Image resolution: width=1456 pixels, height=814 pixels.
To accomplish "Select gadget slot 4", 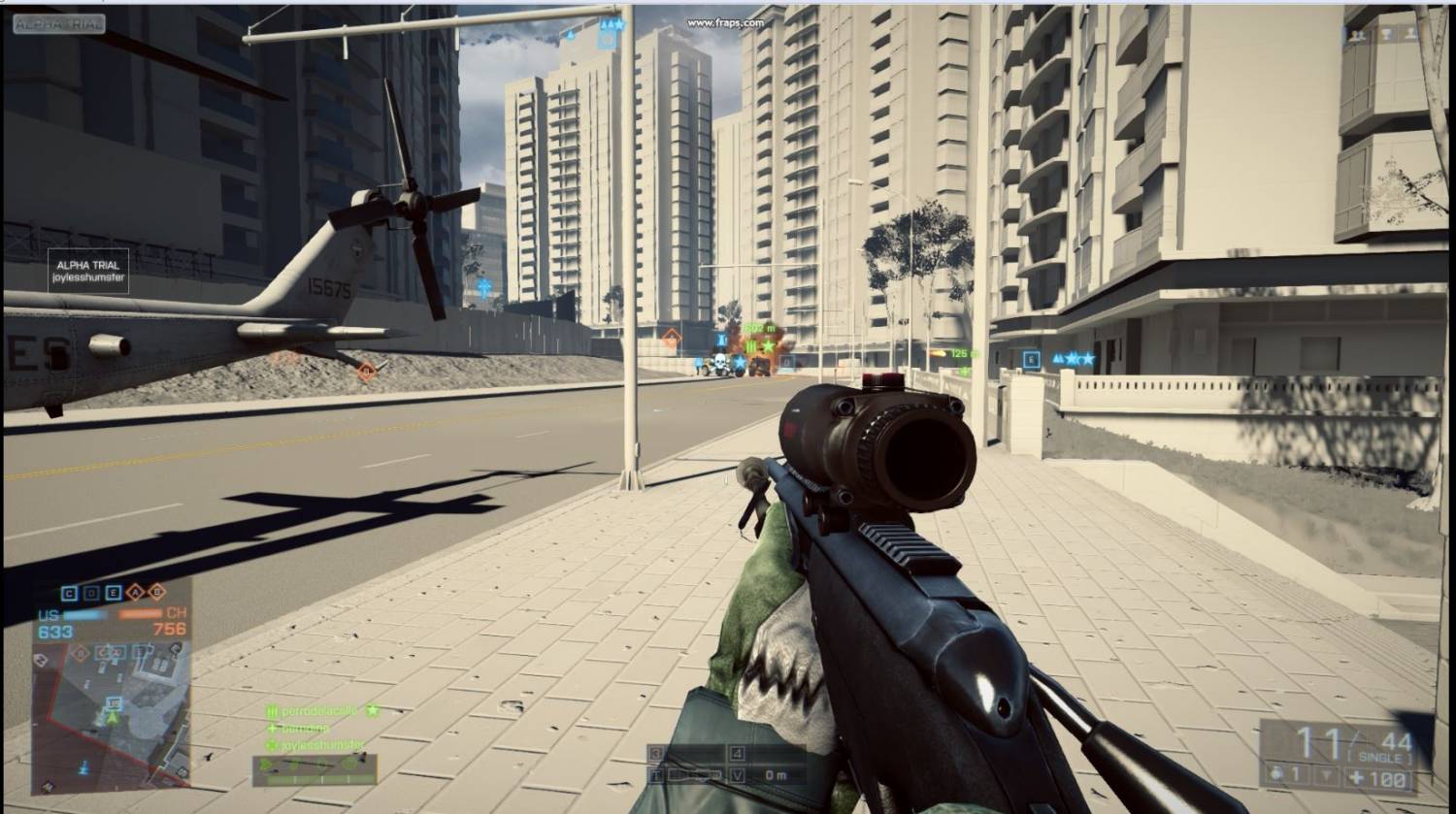I will tap(738, 753).
